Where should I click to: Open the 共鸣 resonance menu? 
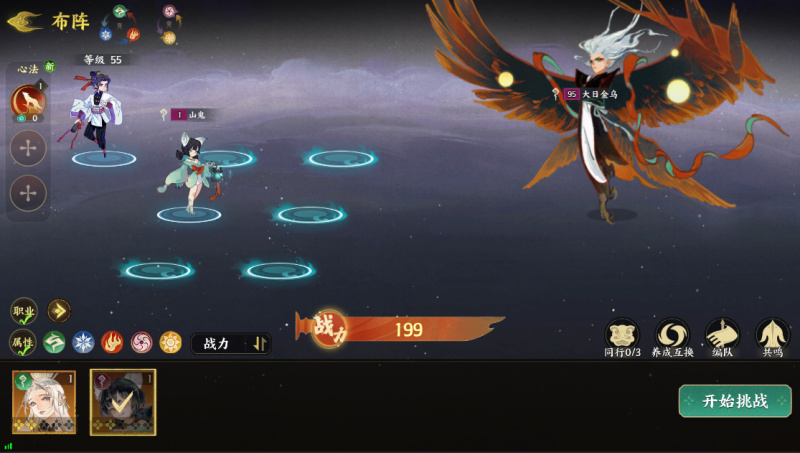click(772, 337)
